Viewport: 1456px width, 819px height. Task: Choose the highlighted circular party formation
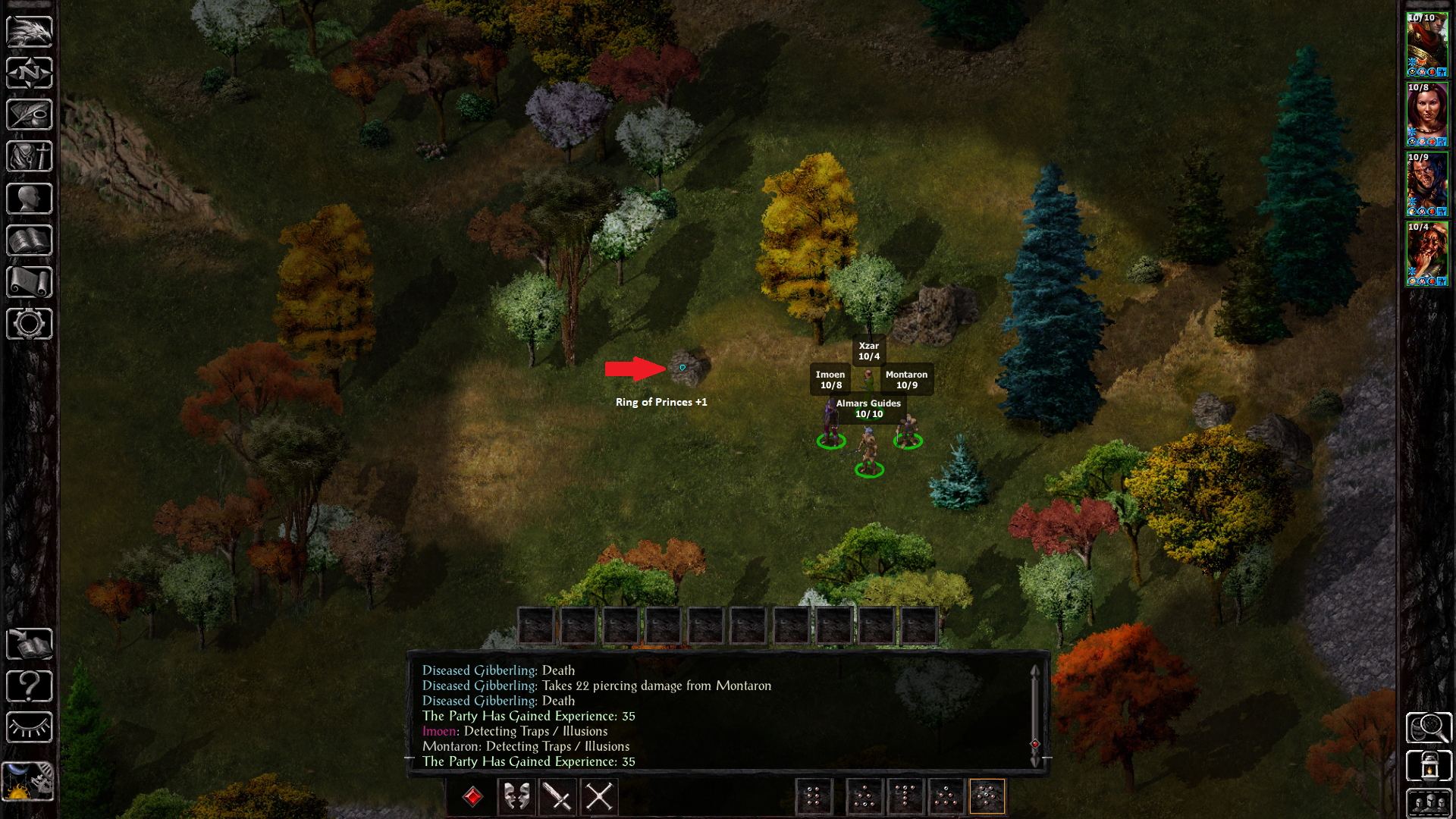[987, 797]
